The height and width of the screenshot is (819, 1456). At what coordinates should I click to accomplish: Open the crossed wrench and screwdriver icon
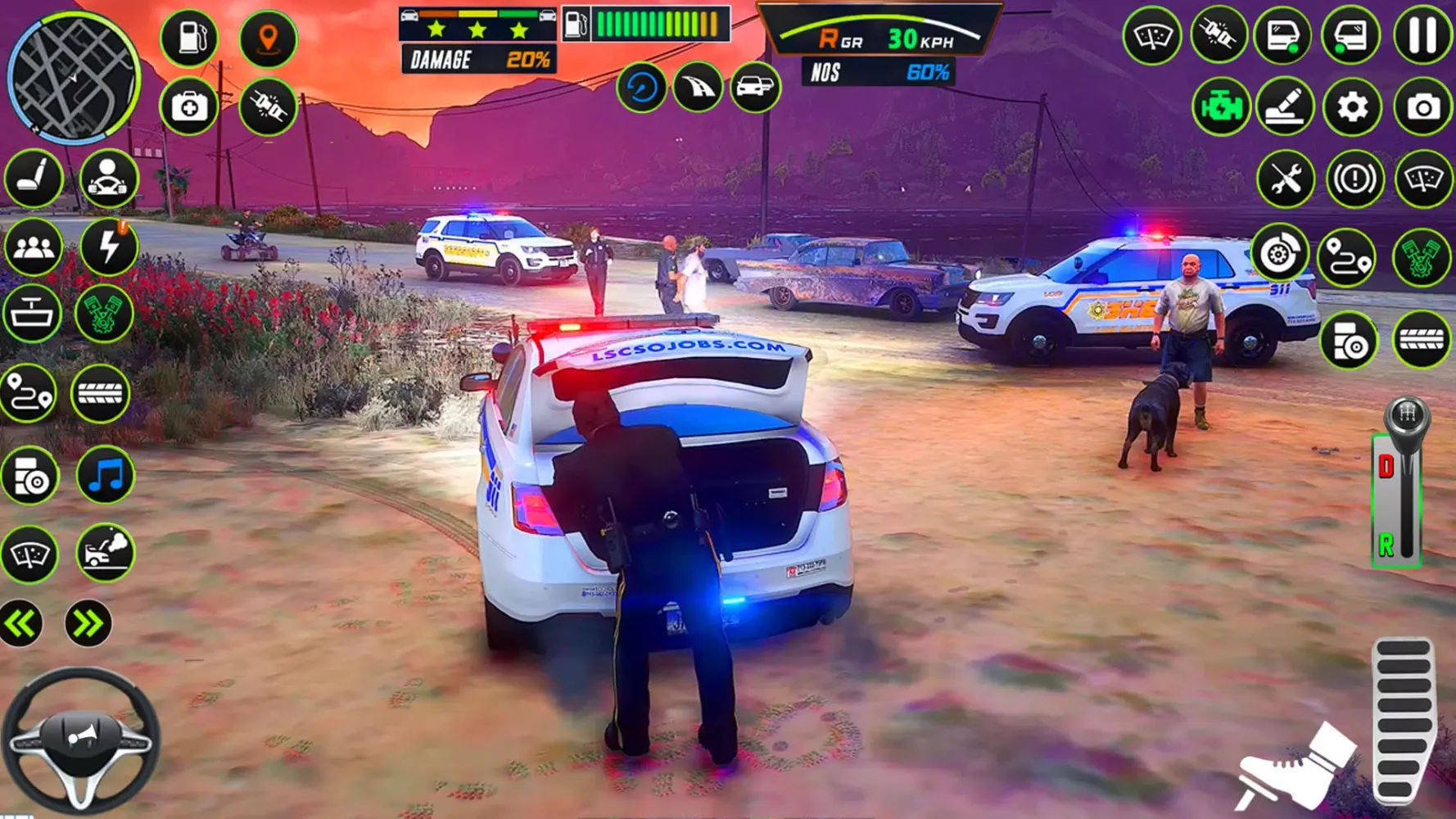(x=1285, y=178)
